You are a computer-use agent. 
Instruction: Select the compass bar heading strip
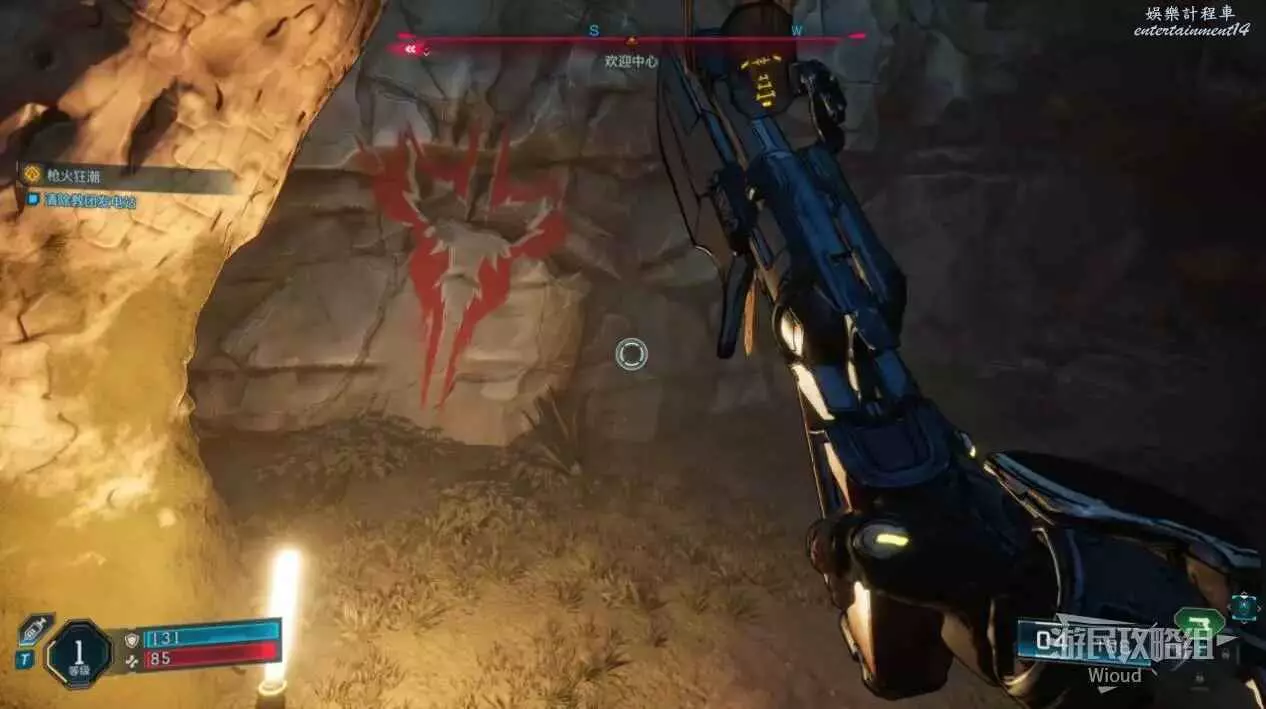click(x=630, y=37)
